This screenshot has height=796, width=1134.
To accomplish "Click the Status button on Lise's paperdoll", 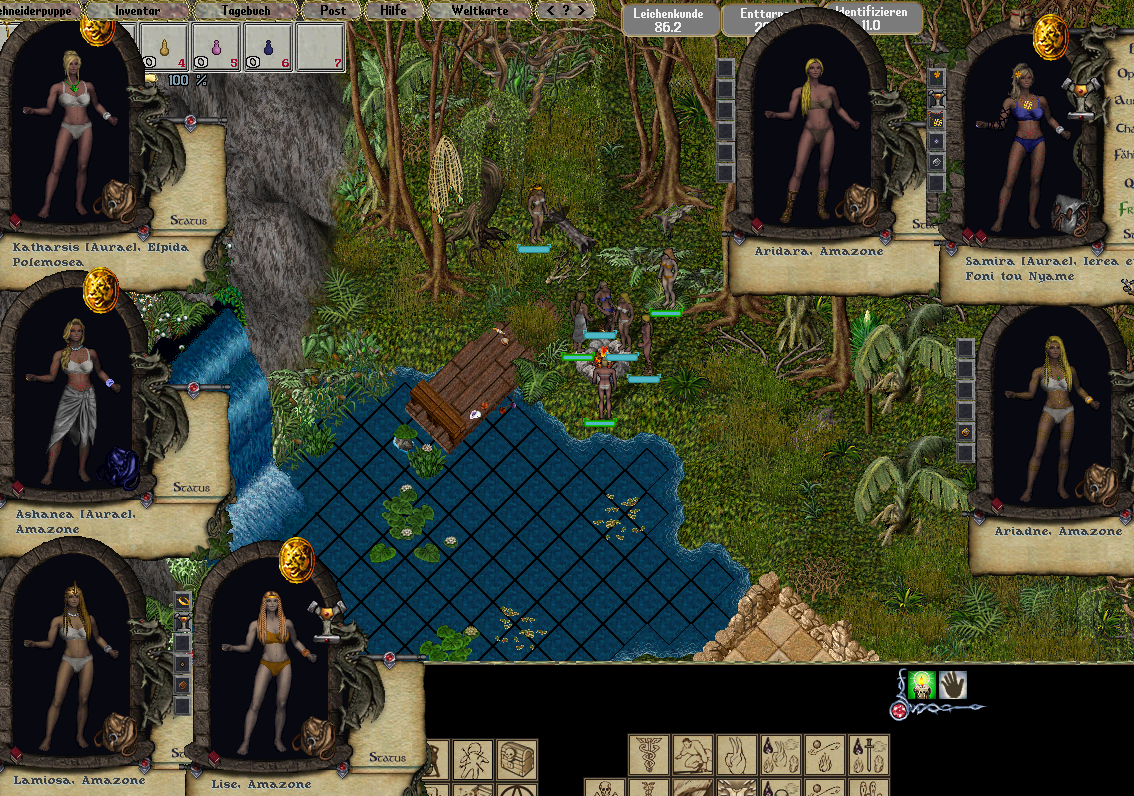I will pyautogui.click(x=387, y=758).
